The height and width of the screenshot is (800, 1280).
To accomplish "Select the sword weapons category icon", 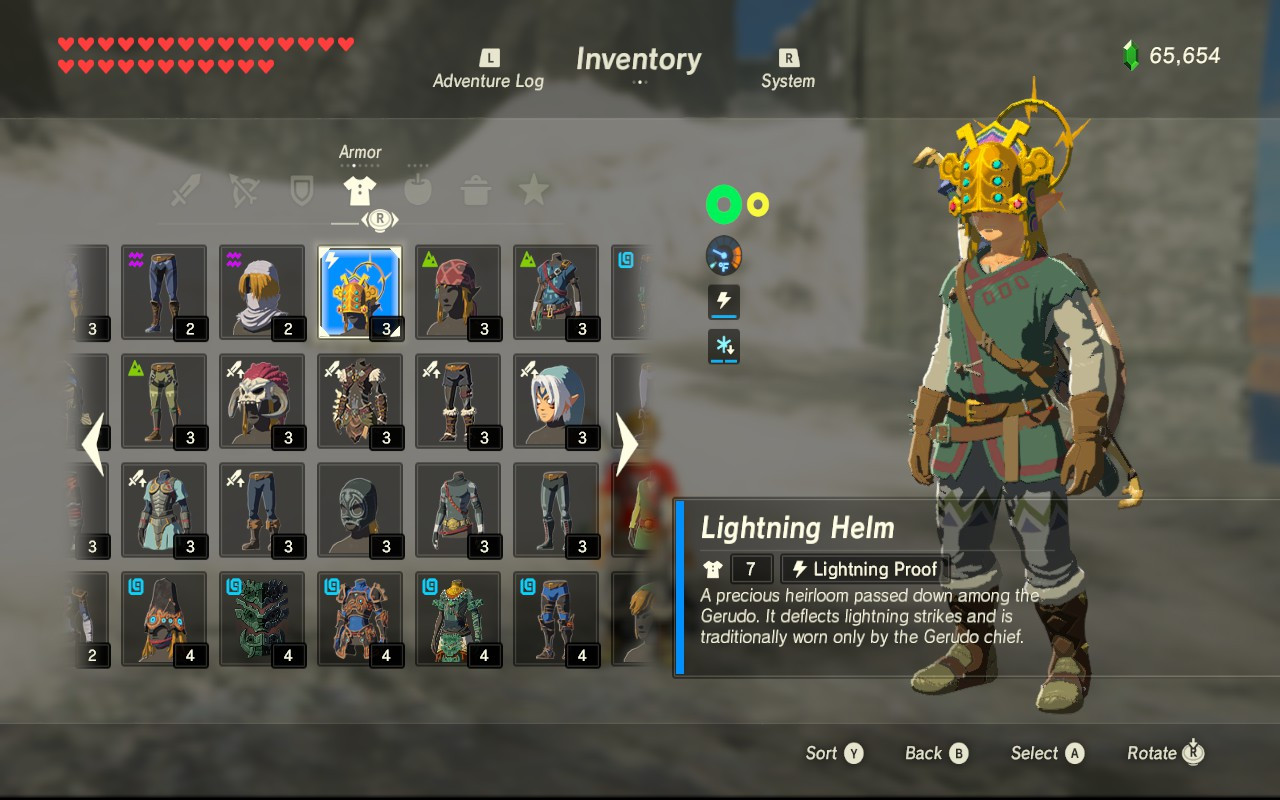I will [x=185, y=190].
